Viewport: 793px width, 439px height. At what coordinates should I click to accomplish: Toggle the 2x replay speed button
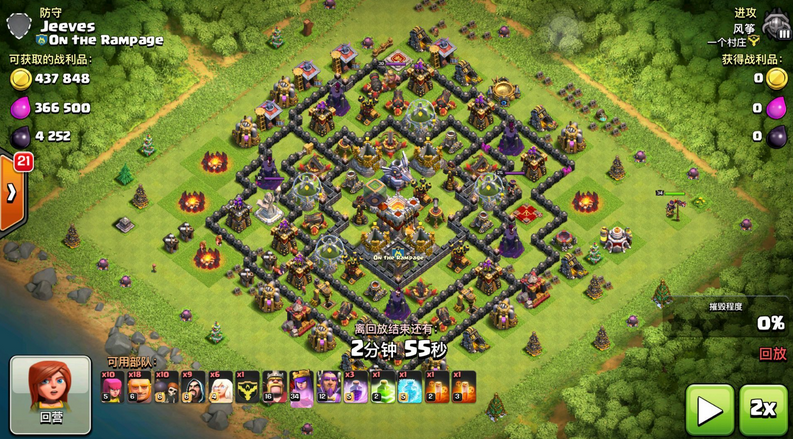[763, 409]
